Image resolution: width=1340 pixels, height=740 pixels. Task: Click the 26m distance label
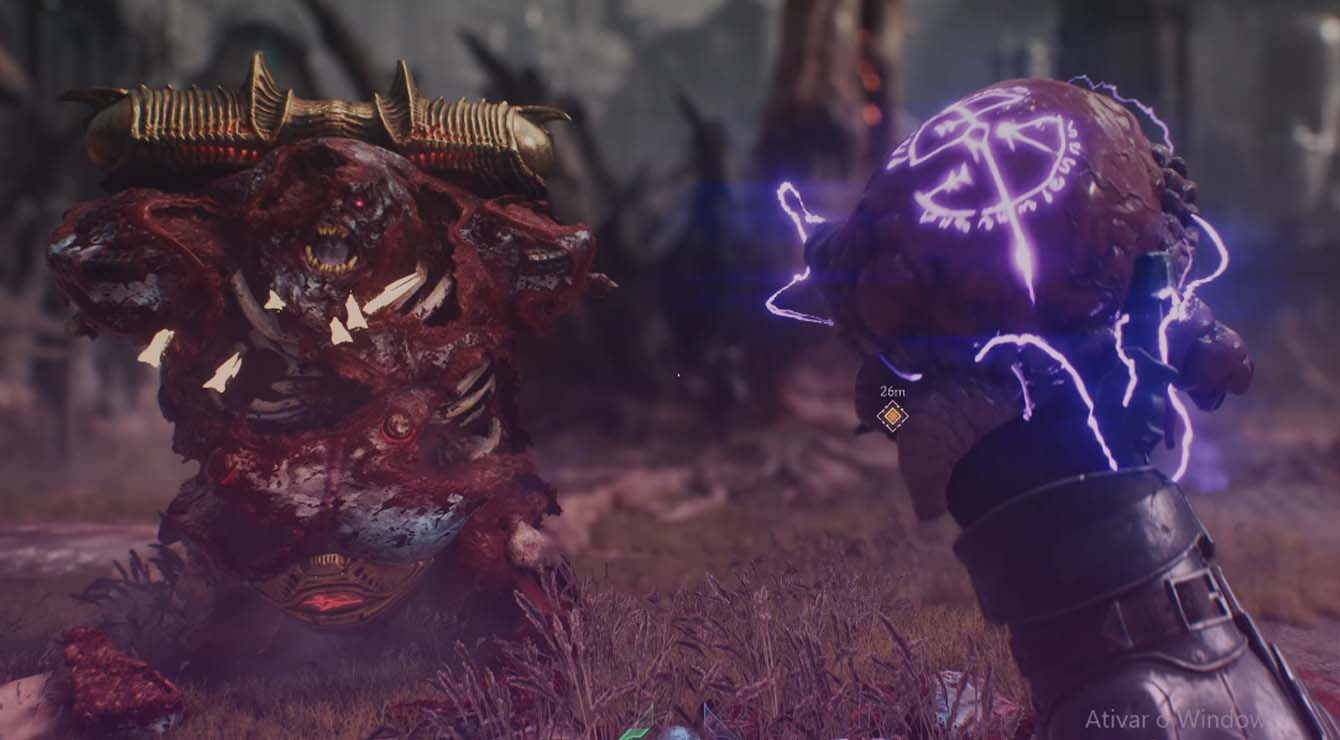893,391
